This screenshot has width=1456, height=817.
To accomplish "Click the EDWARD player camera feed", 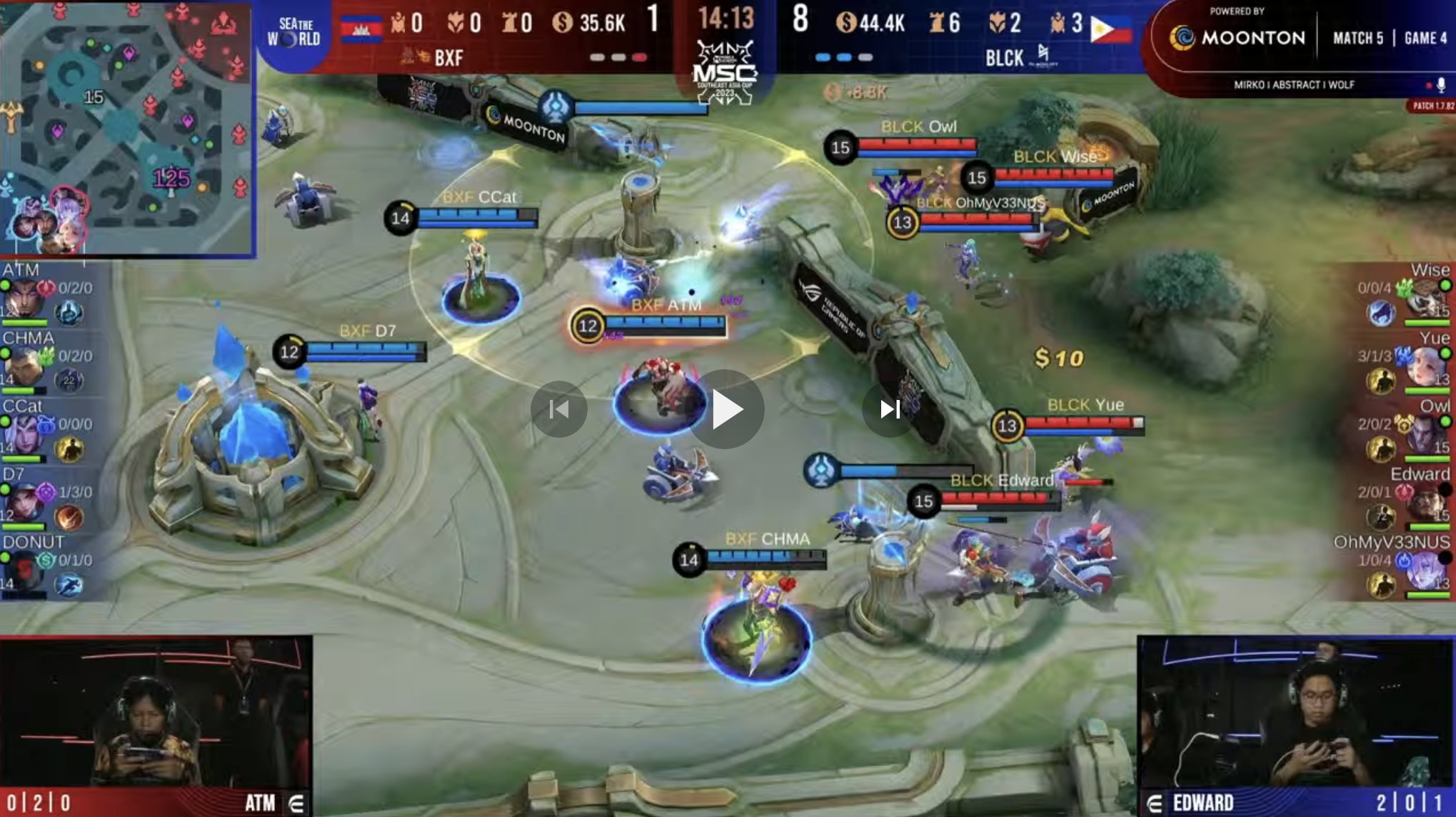I will tap(1295, 714).
